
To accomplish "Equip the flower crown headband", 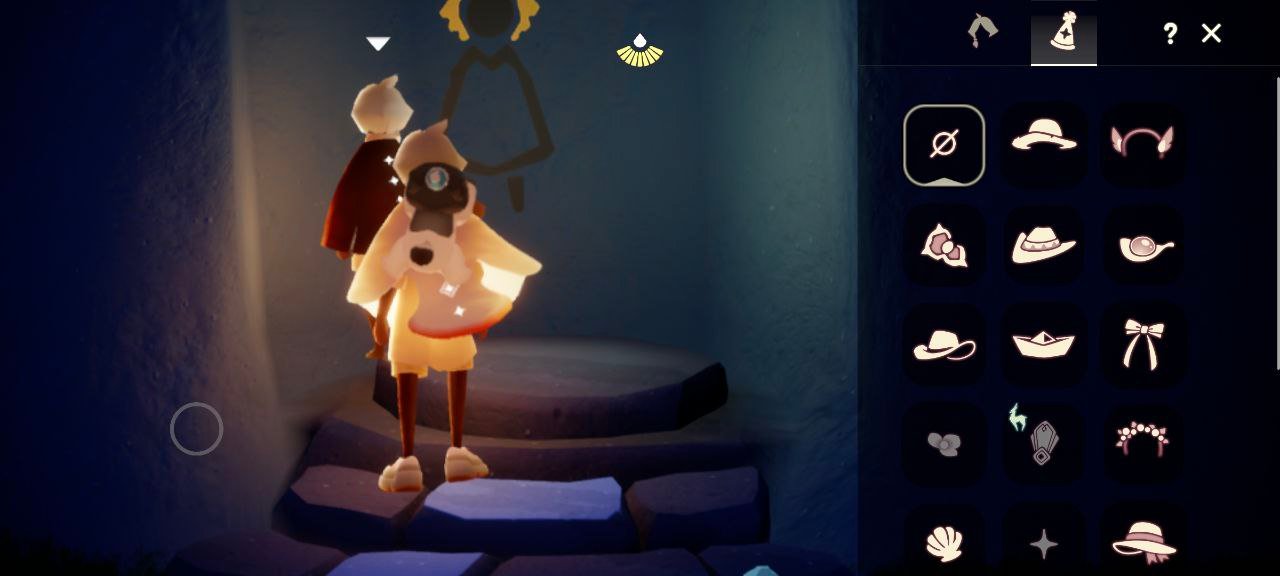I will coord(1143,439).
